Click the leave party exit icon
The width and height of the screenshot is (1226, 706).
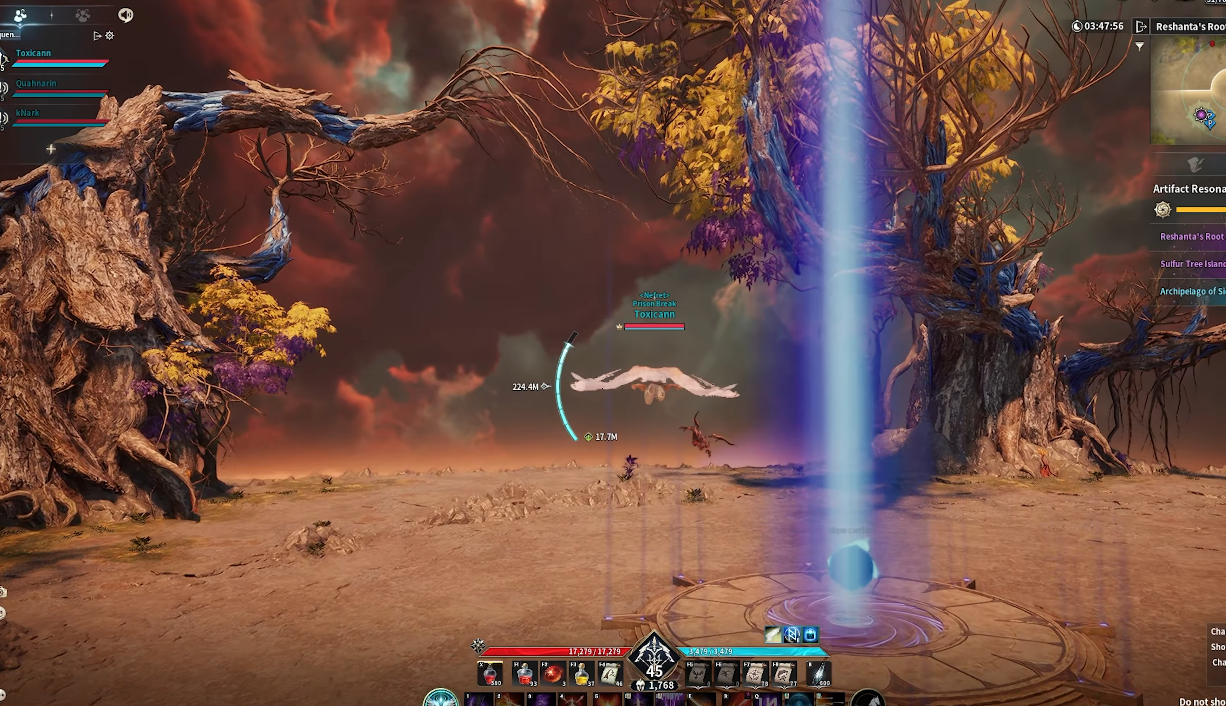[97, 36]
